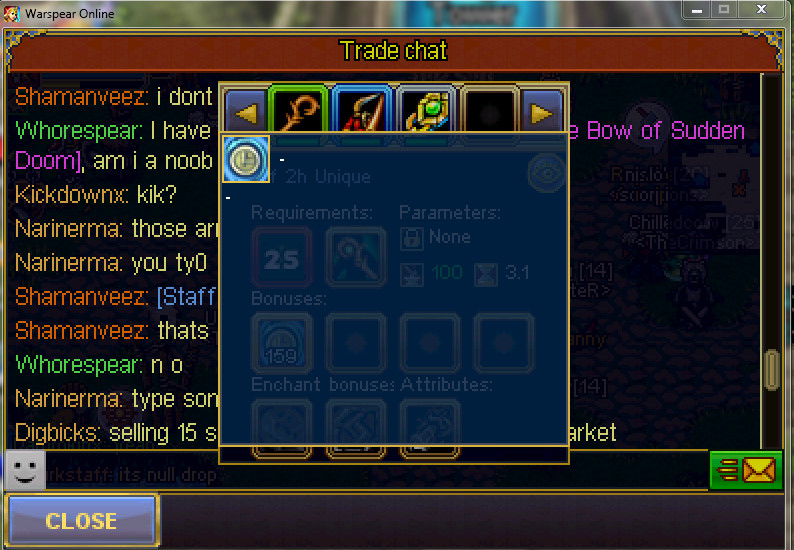Show the next item with right arrow
Viewport: 794px width, 550px height.
coord(542,113)
